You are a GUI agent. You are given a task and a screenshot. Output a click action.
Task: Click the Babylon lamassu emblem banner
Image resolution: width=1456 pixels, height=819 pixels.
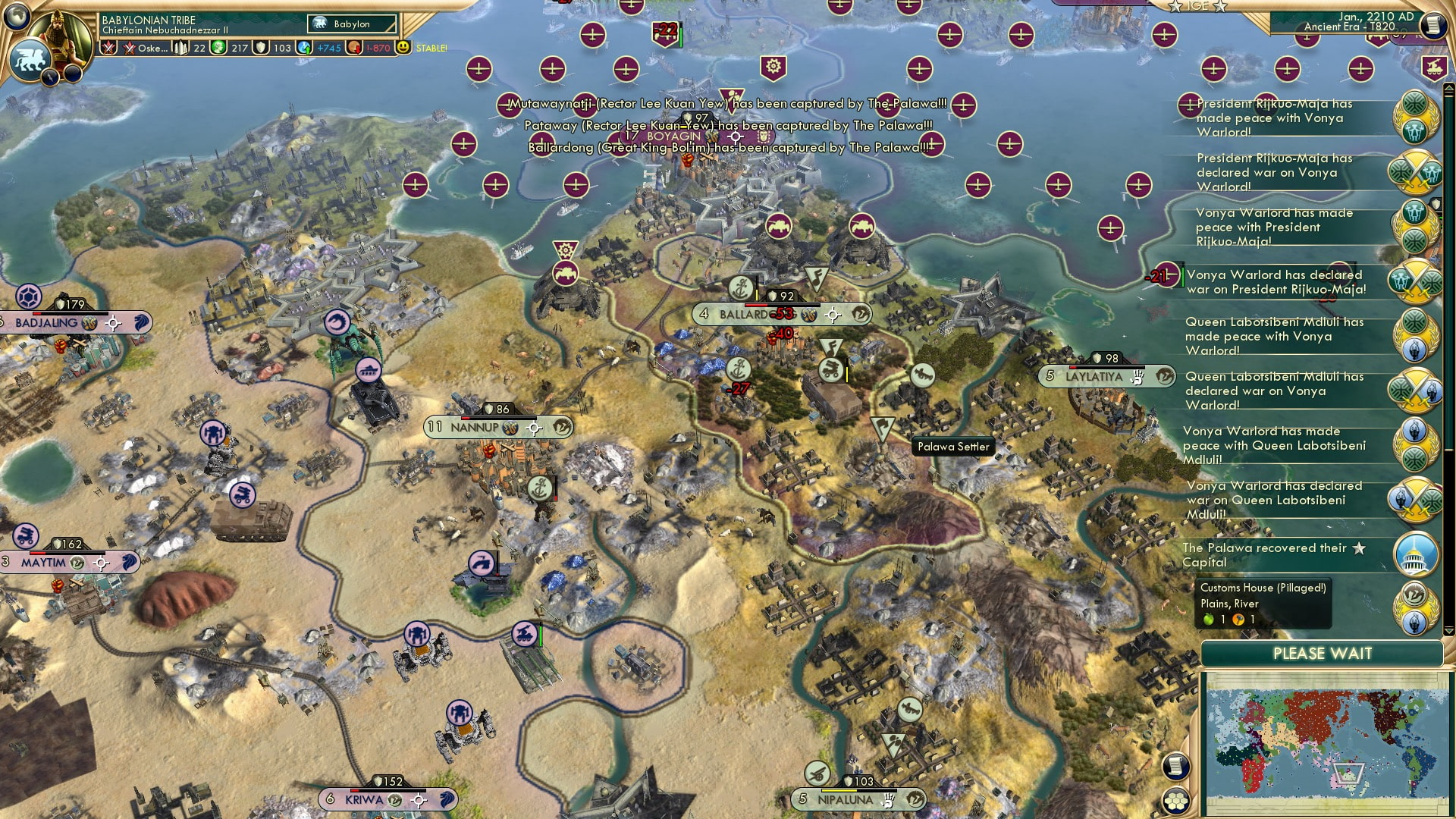350,24
